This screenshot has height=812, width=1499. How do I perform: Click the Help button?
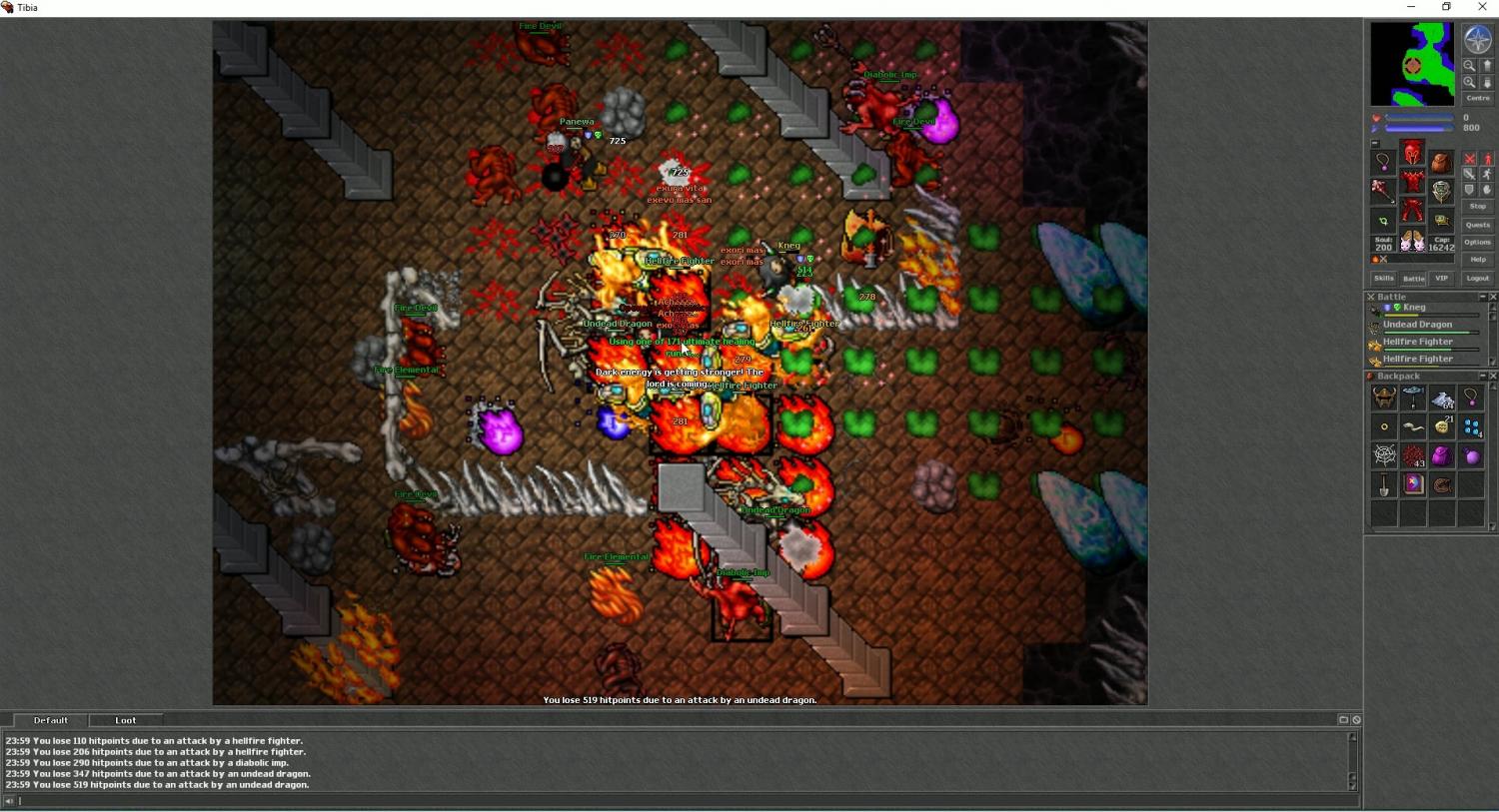pos(1477,259)
